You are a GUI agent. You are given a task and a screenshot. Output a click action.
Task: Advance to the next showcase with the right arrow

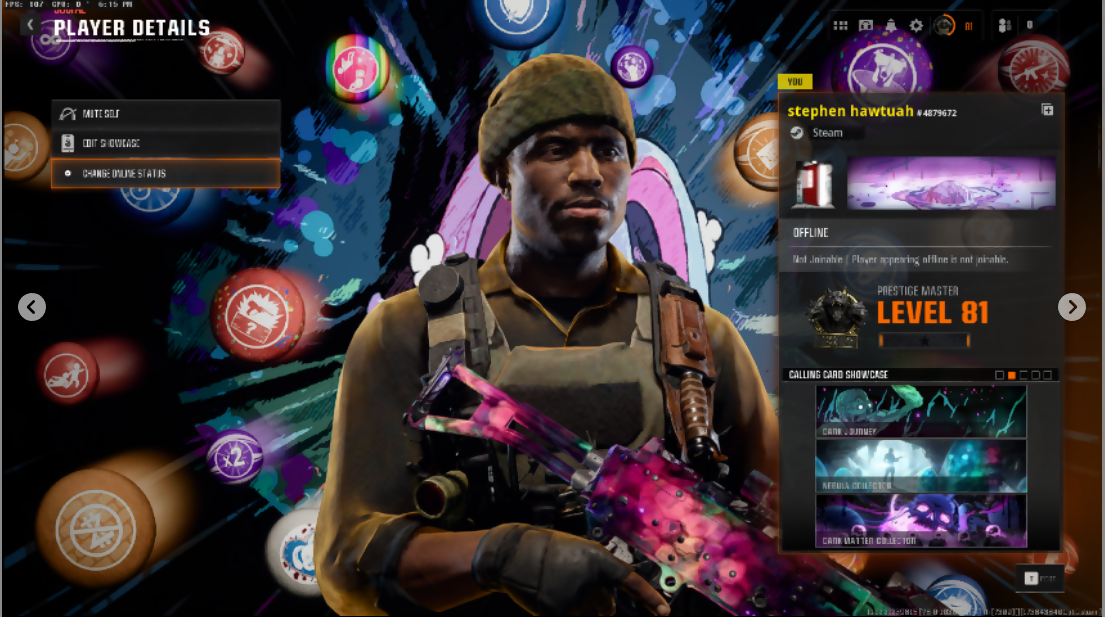tap(1071, 307)
